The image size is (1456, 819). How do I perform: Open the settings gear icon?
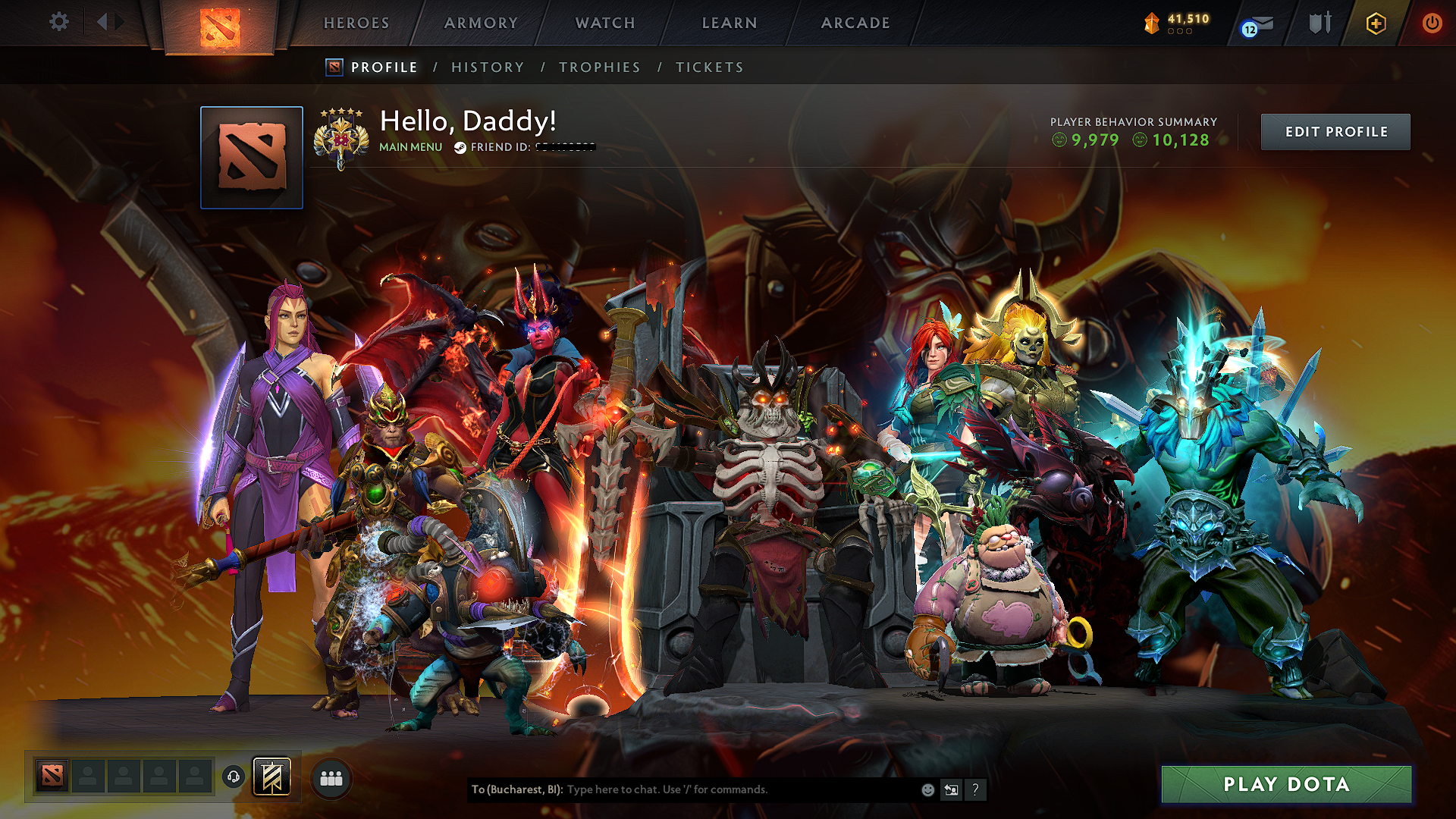click(x=58, y=22)
